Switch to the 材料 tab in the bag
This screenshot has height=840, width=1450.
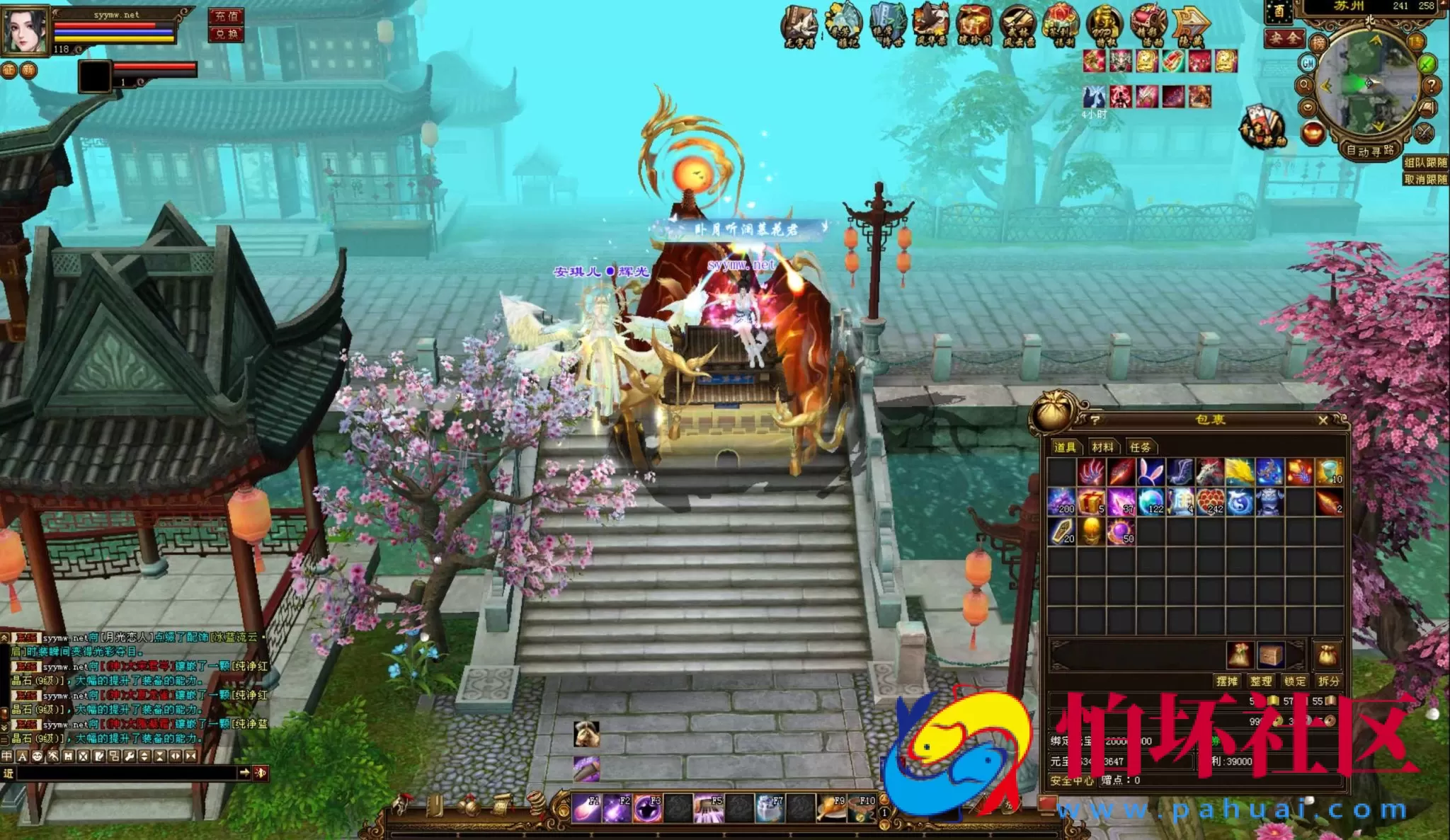[1104, 447]
